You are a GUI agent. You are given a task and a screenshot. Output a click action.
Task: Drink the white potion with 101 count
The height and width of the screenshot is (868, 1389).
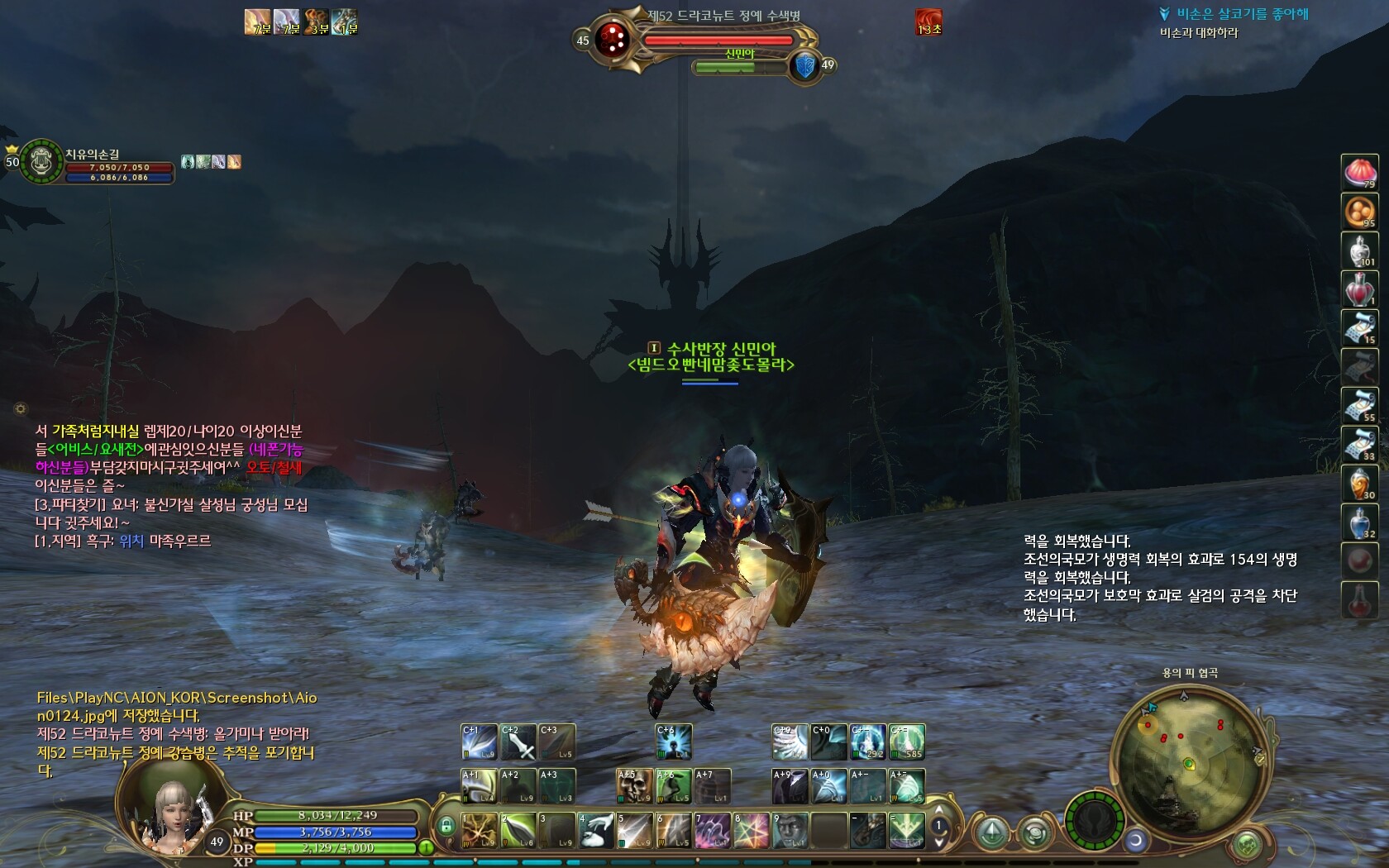pos(1360,250)
